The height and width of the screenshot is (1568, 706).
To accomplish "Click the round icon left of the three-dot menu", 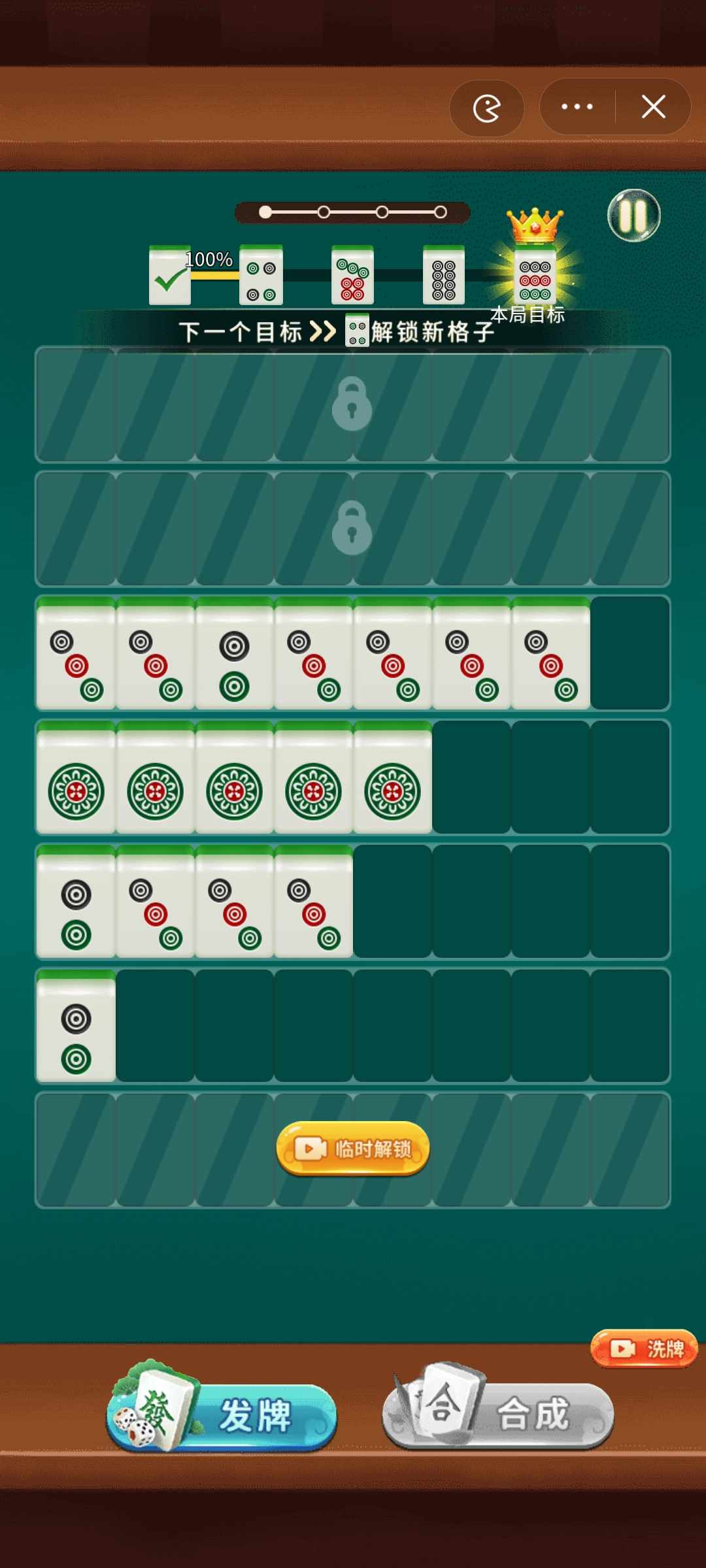I will [x=486, y=108].
